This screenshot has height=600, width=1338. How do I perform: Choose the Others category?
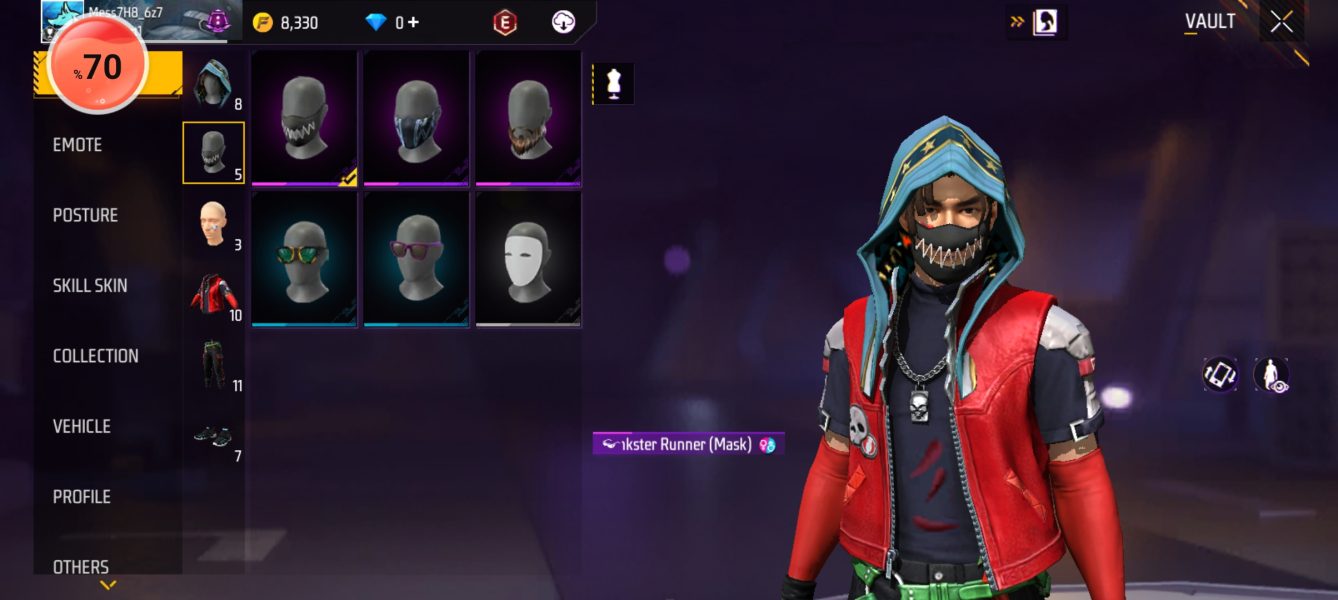81,567
